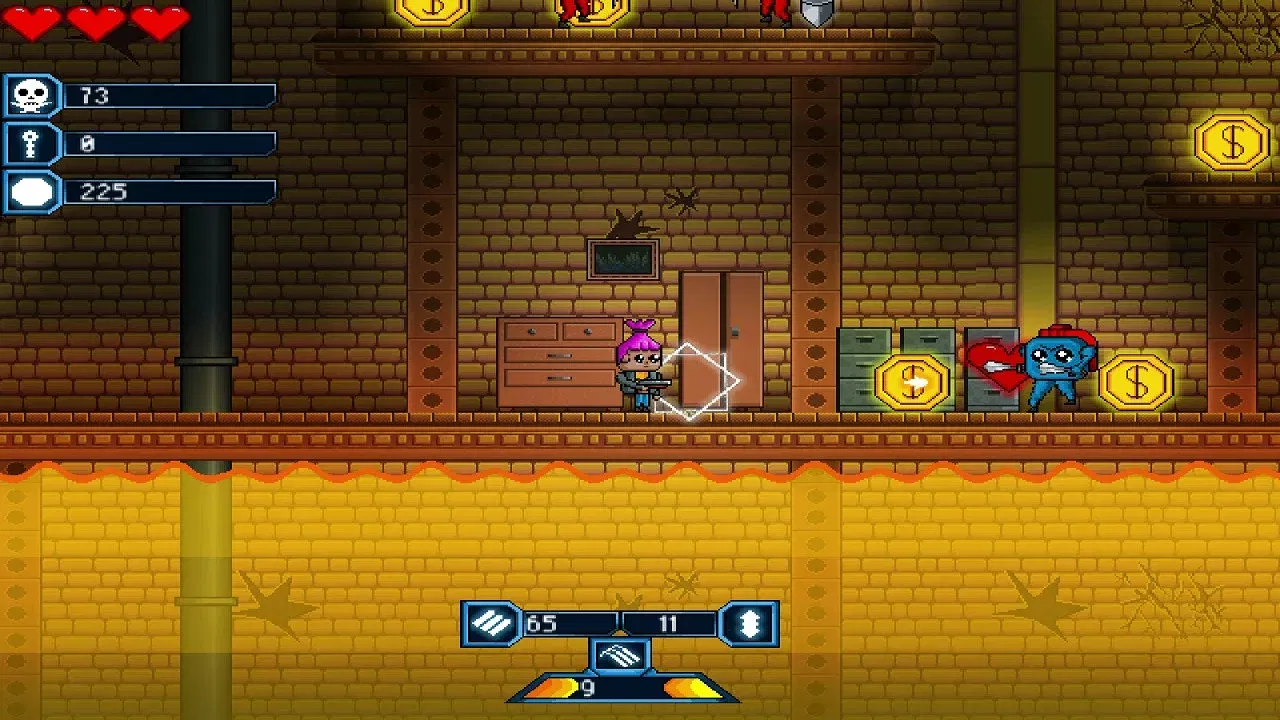Screen dimensions: 1280x720
Task: Open the dresser drawers beside the player
Action: pos(556,366)
